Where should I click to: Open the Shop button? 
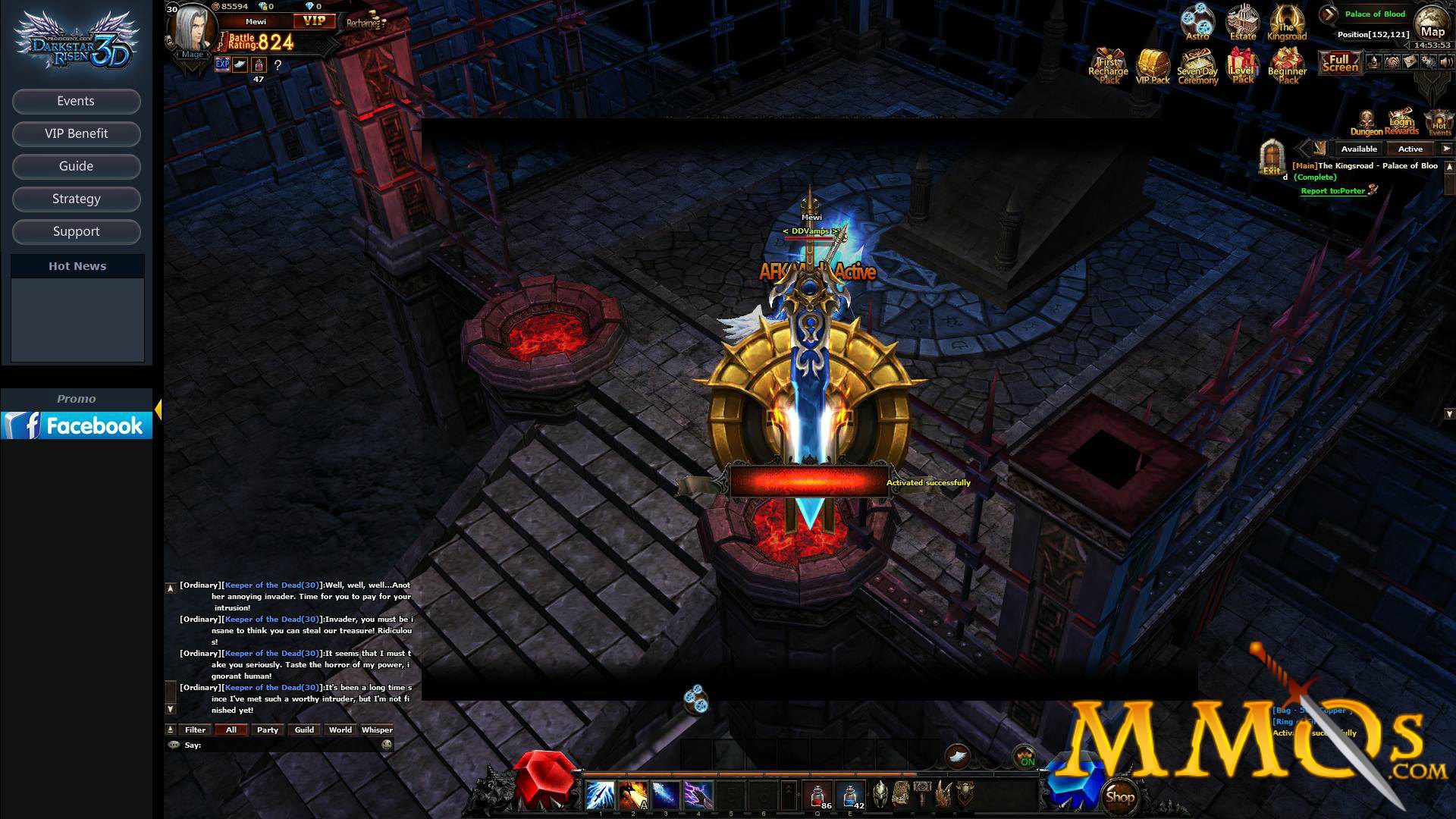point(1120,796)
